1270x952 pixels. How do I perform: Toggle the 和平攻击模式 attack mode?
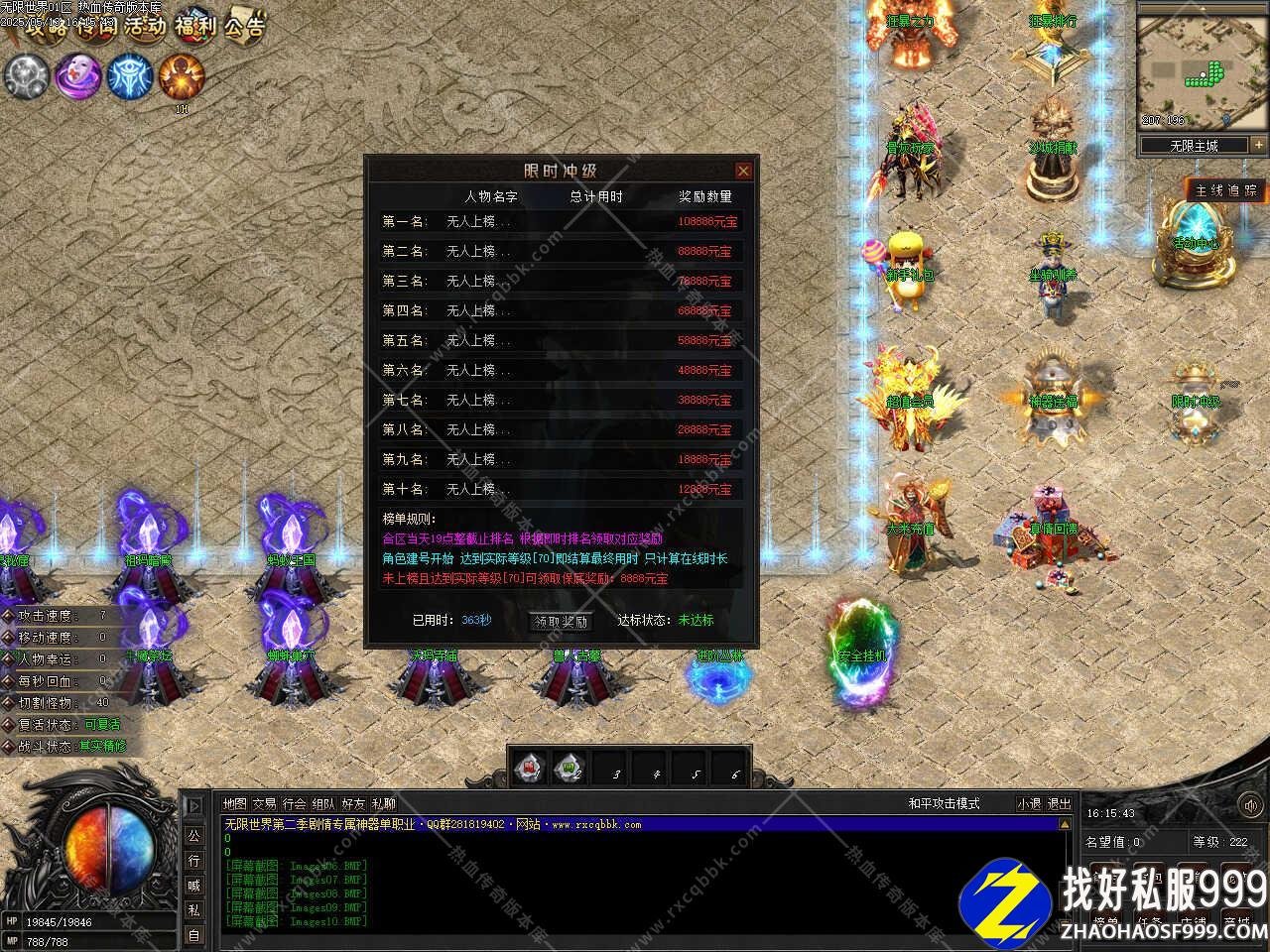pyautogui.click(x=943, y=804)
